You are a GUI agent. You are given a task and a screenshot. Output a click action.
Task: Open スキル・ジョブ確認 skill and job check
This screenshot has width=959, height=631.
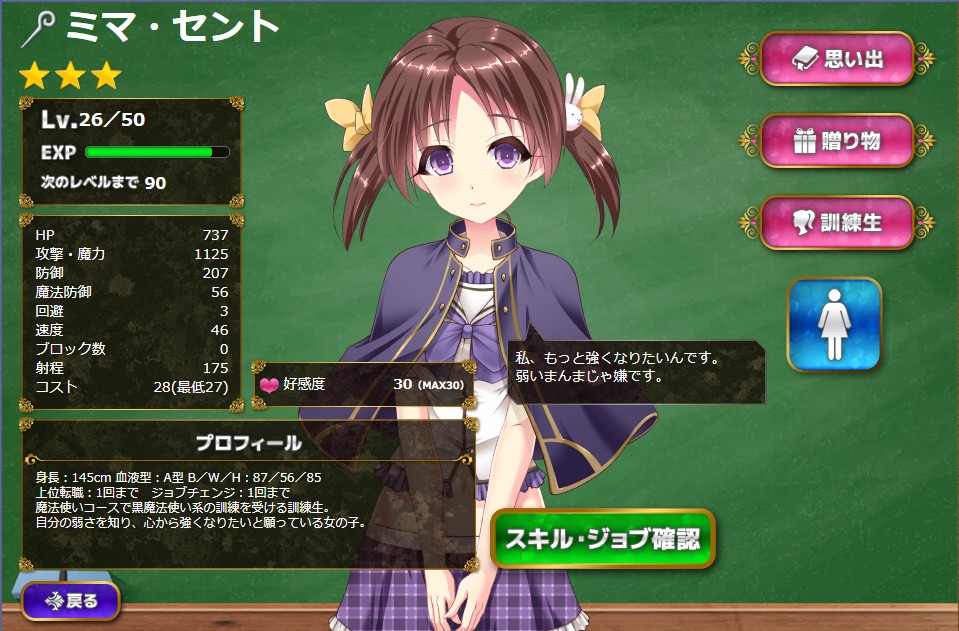click(603, 539)
